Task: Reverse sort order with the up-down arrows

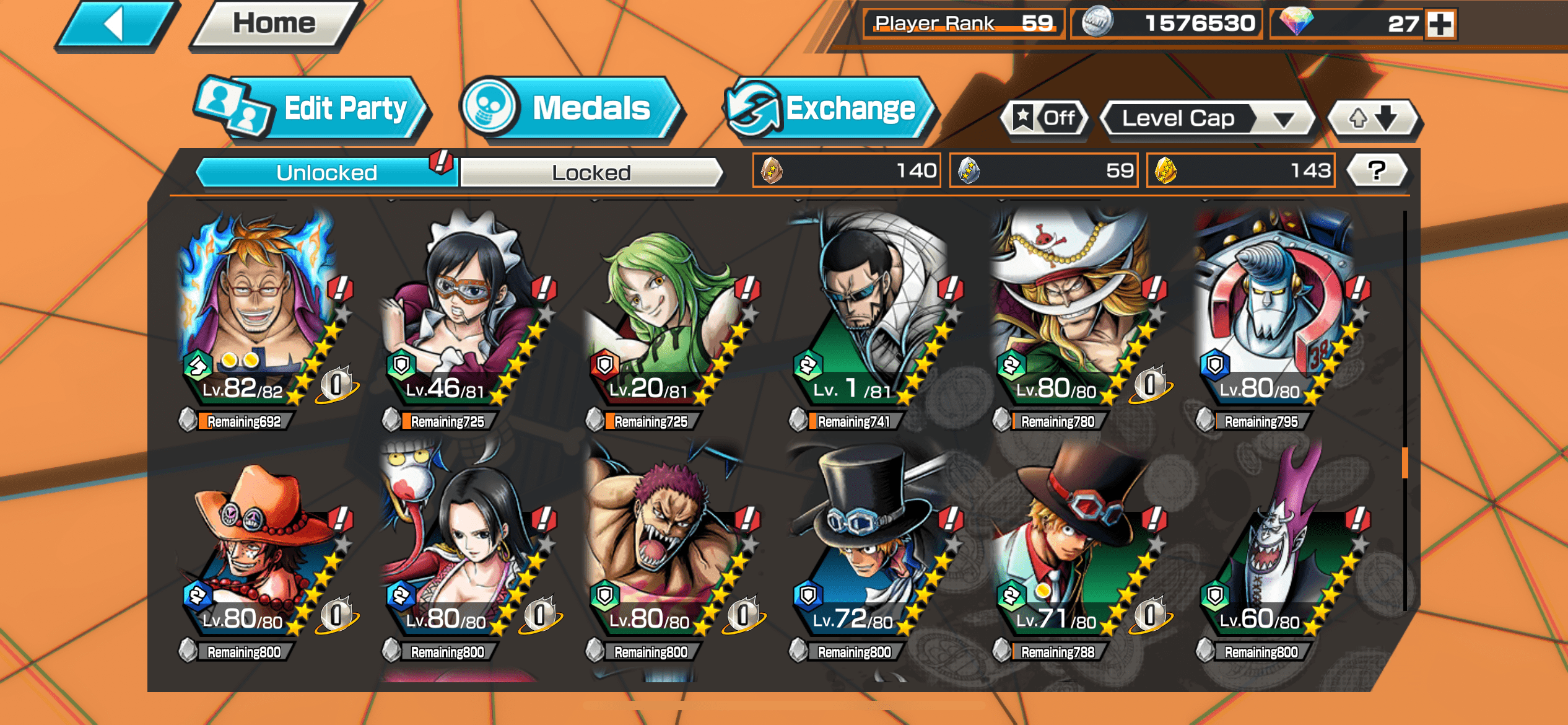Action: coord(1374,118)
